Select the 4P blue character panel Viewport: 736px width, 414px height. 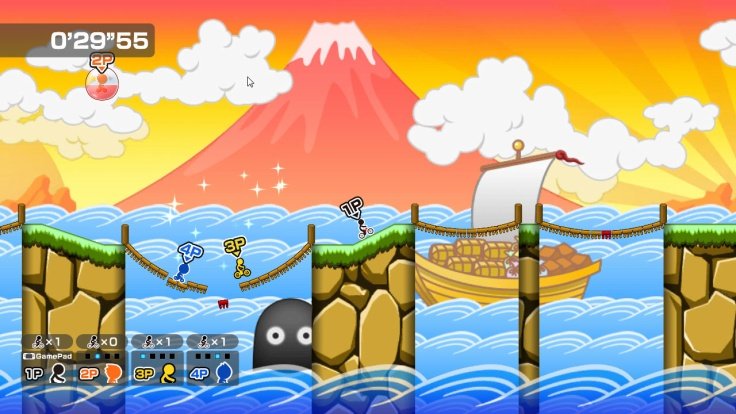coord(212,372)
